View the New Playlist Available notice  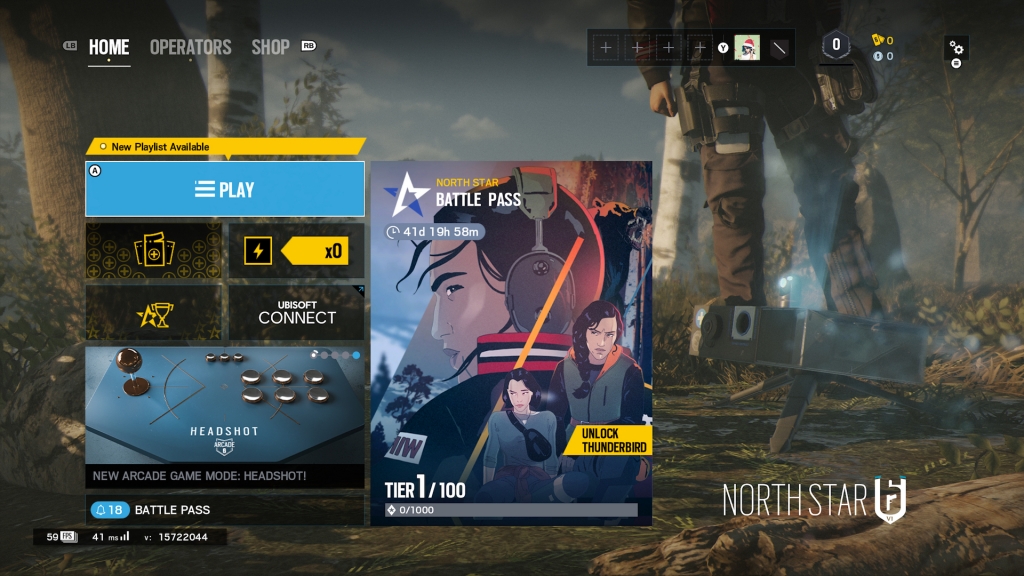pyautogui.click(x=160, y=147)
